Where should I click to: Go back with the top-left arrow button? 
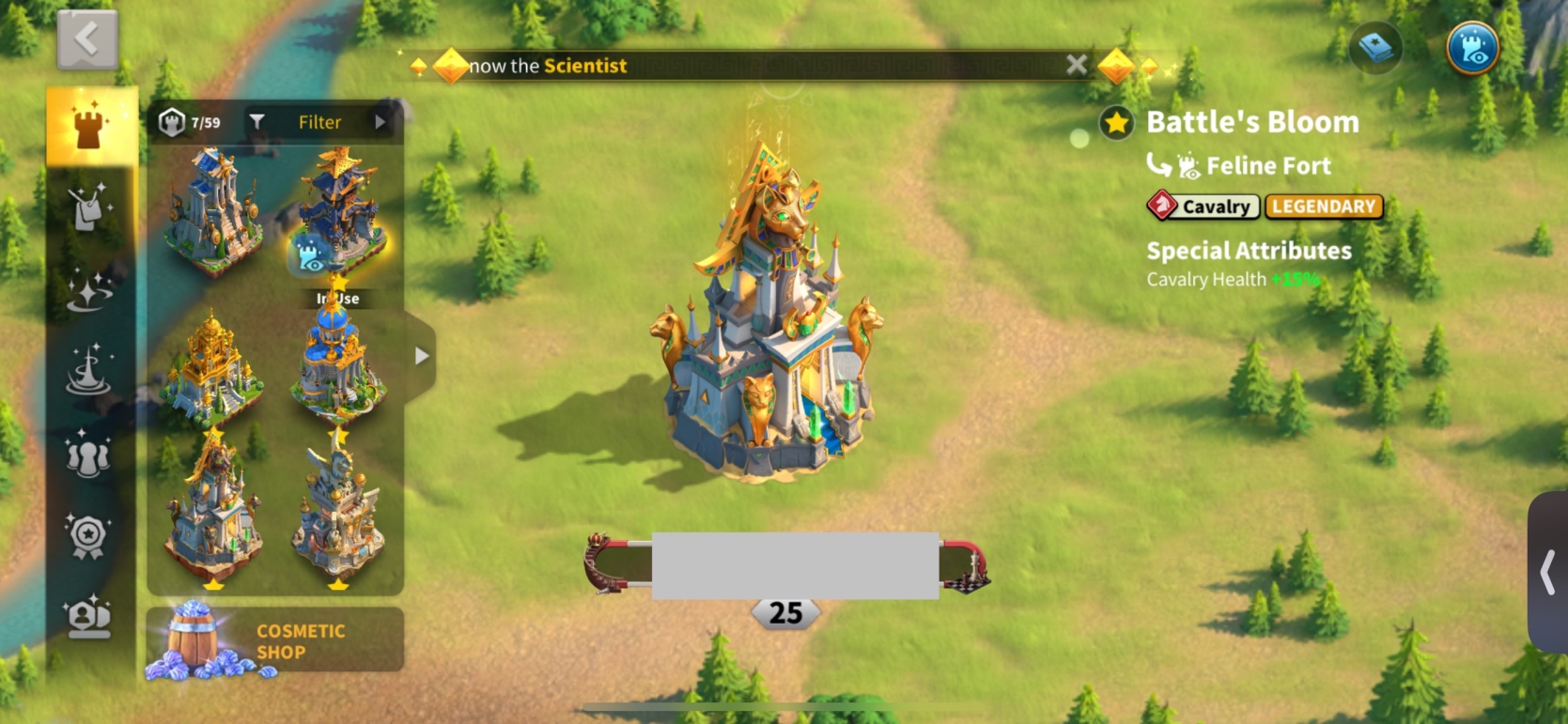click(87, 40)
